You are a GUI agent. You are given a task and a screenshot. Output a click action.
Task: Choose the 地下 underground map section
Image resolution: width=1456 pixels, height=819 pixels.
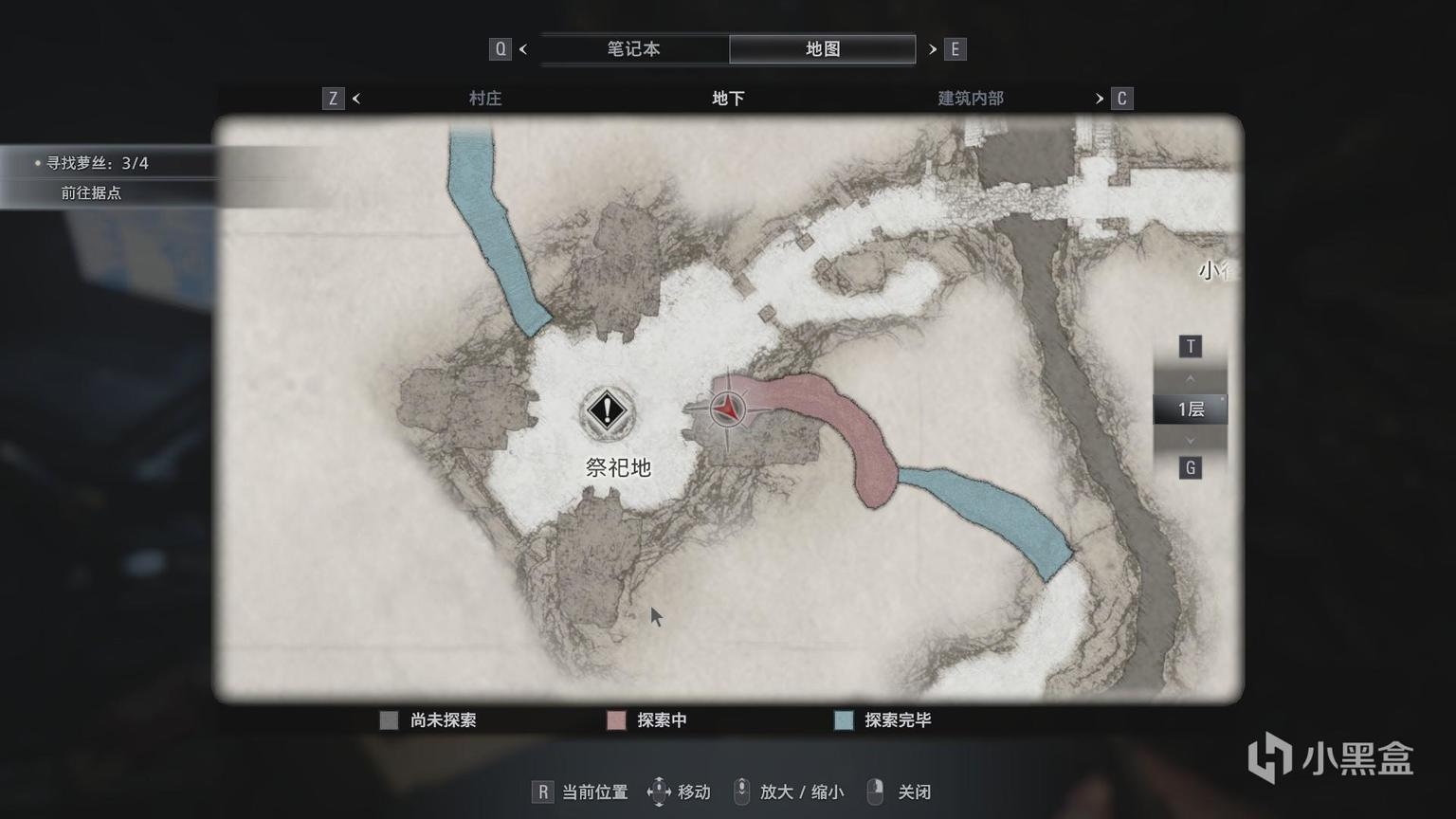728,99
